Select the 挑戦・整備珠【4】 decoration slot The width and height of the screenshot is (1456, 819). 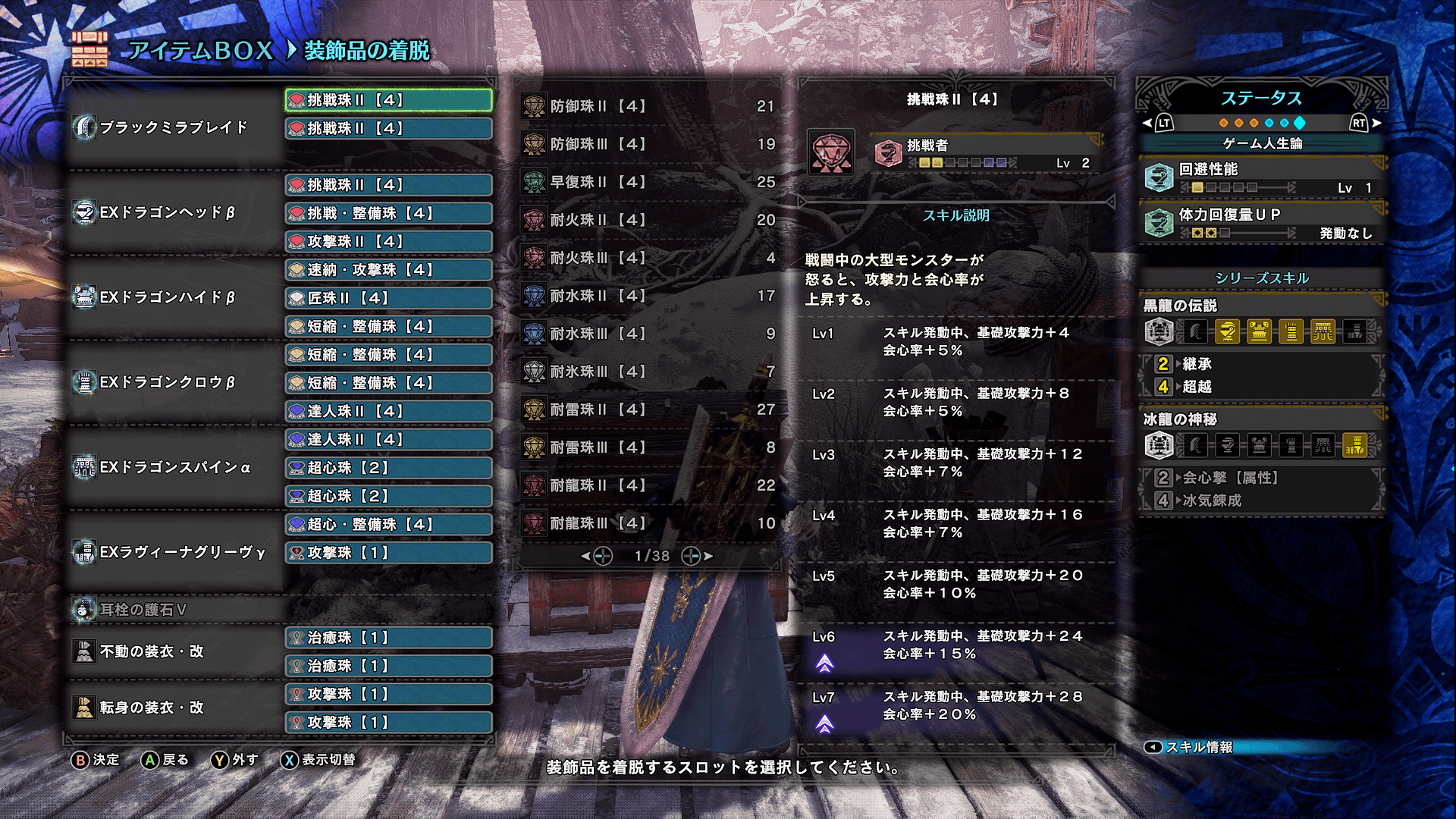388,213
